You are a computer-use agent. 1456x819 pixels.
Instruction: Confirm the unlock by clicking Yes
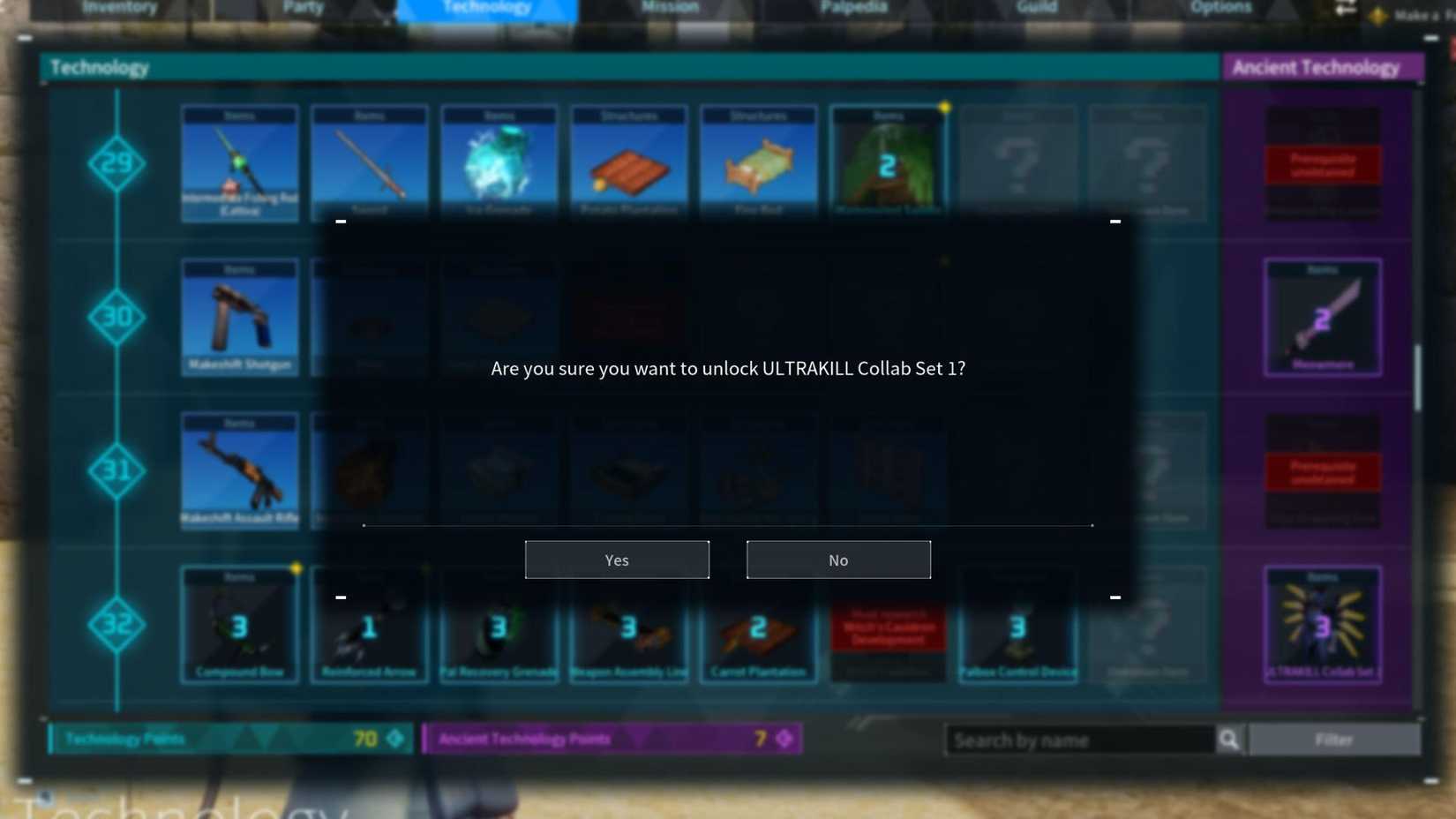pos(617,560)
